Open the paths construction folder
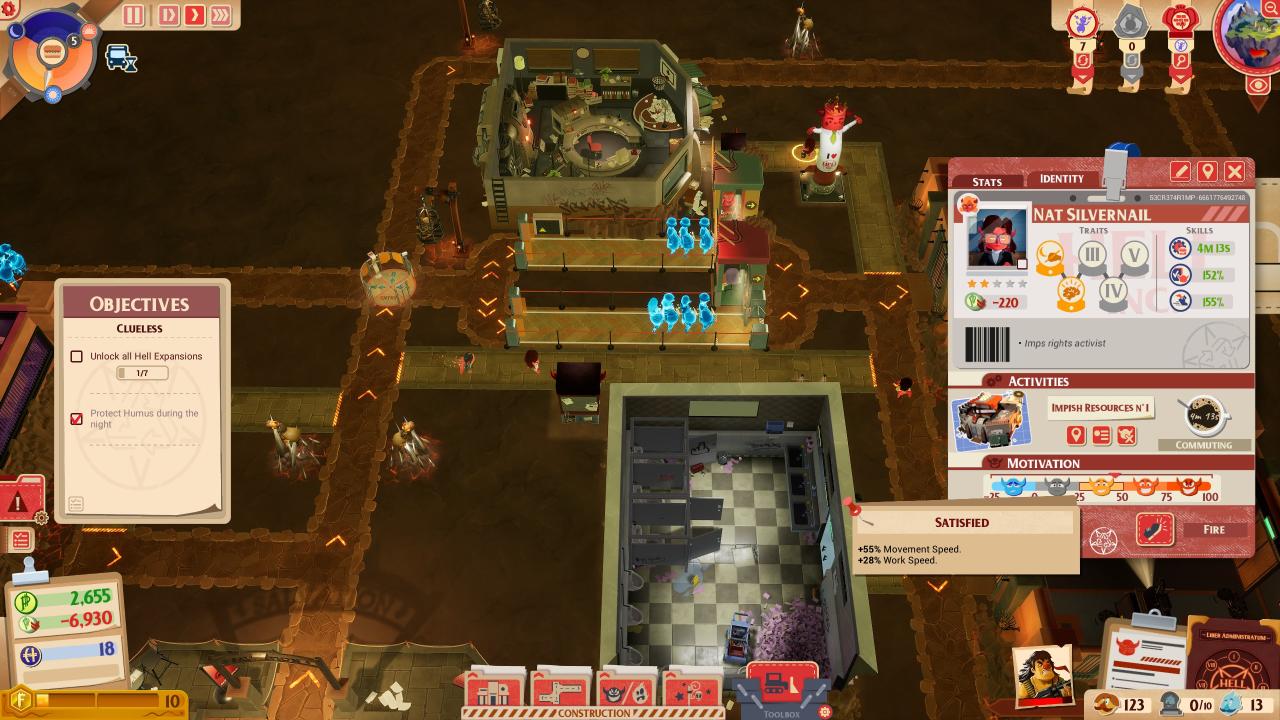The height and width of the screenshot is (720, 1280). click(562, 690)
